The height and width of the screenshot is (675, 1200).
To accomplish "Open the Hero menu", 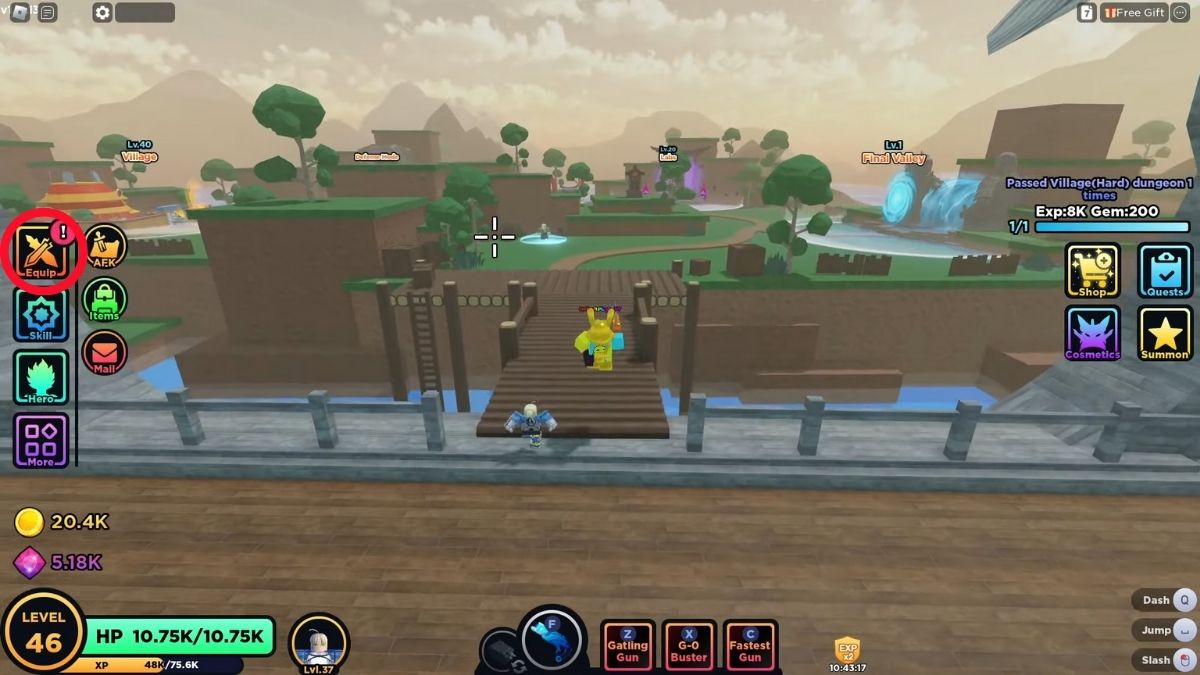I will coord(41,378).
